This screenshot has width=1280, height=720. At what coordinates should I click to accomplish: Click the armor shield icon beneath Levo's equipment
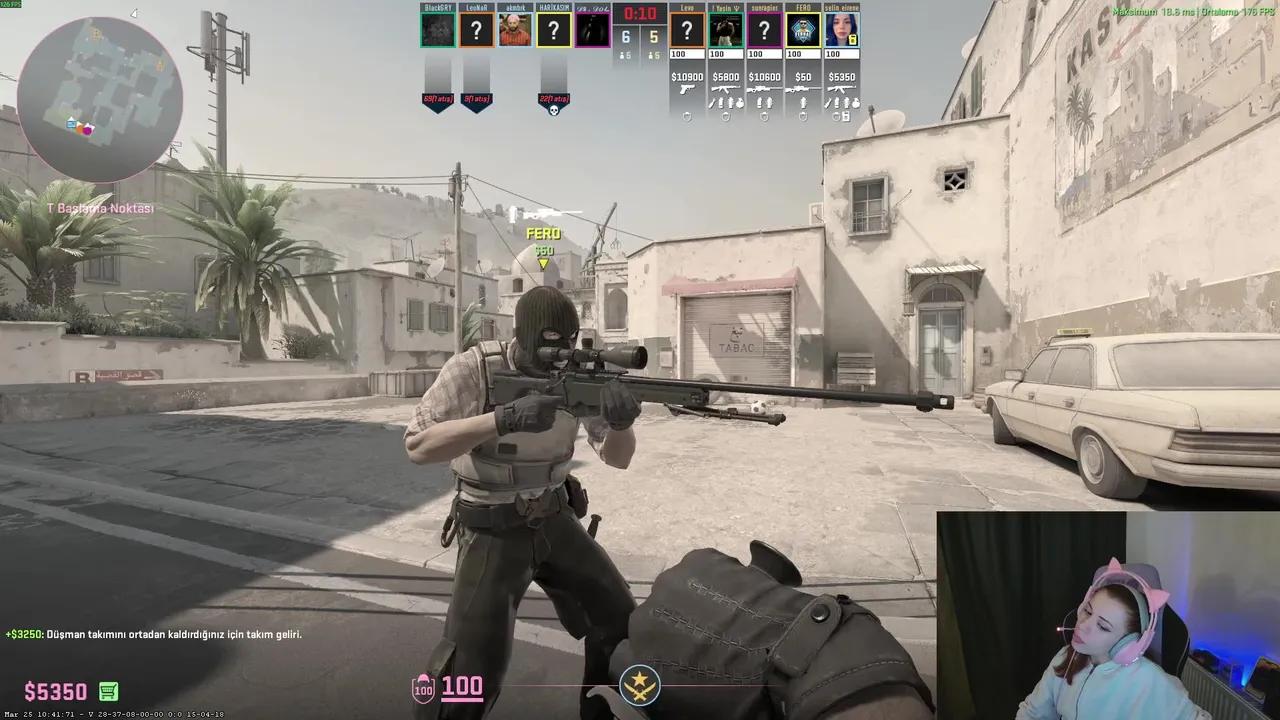[x=687, y=117]
